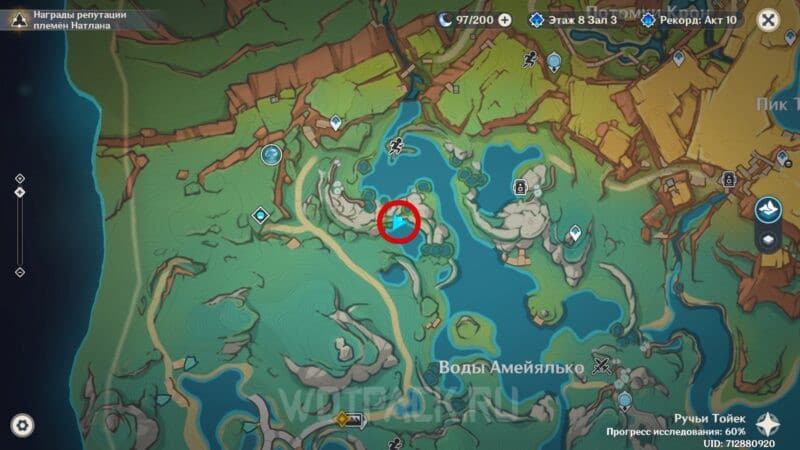Viewport: 800px width, 450px height.
Task: Select the surface map layer button
Action: click(767, 207)
